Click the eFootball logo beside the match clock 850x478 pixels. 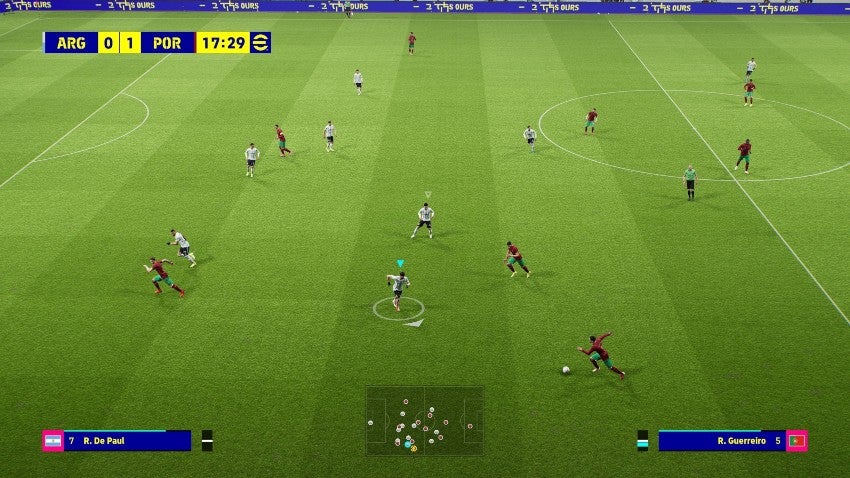click(x=260, y=43)
